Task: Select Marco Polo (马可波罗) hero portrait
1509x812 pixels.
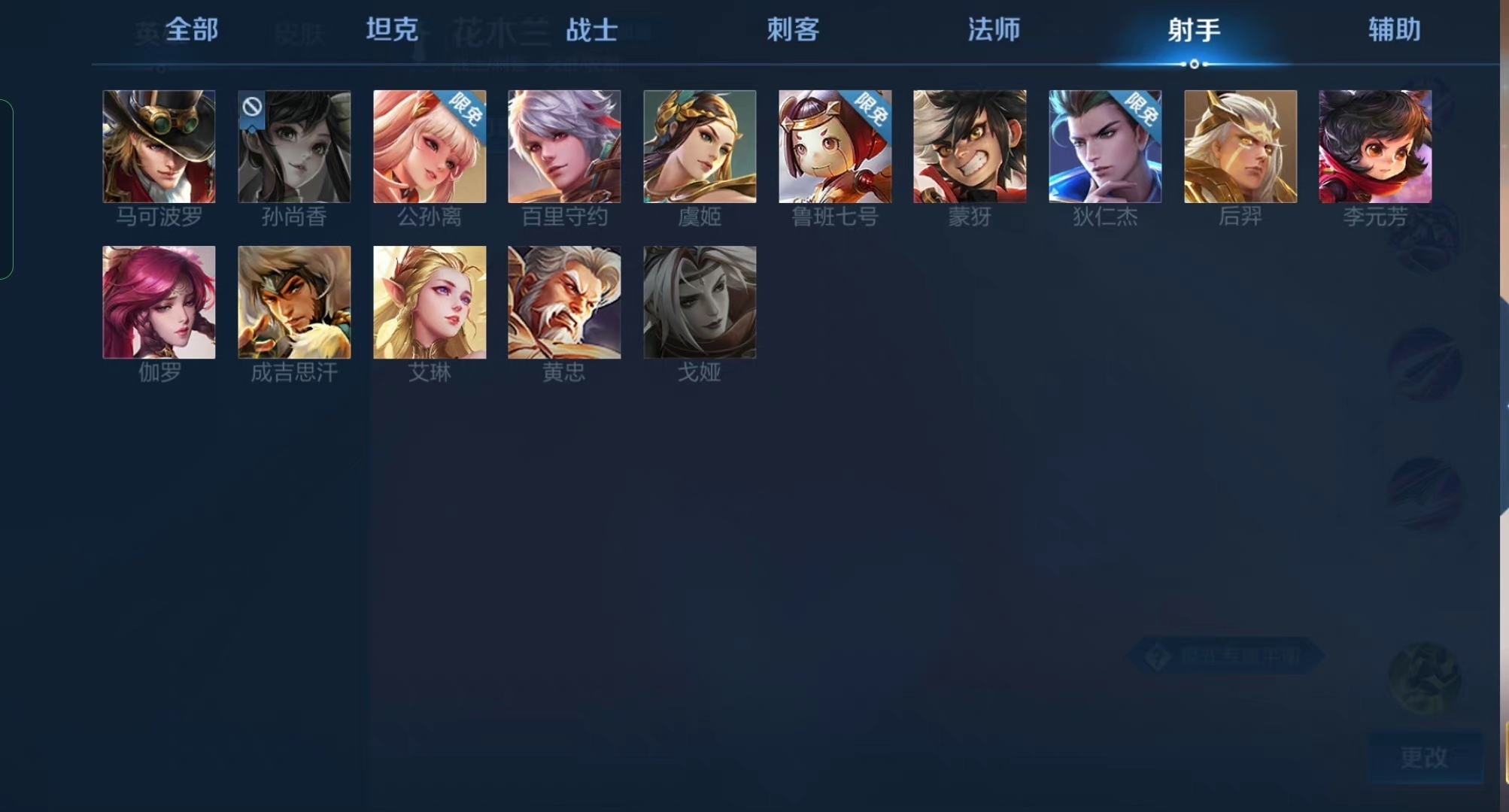Action: pyautogui.click(x=158, y=147)
